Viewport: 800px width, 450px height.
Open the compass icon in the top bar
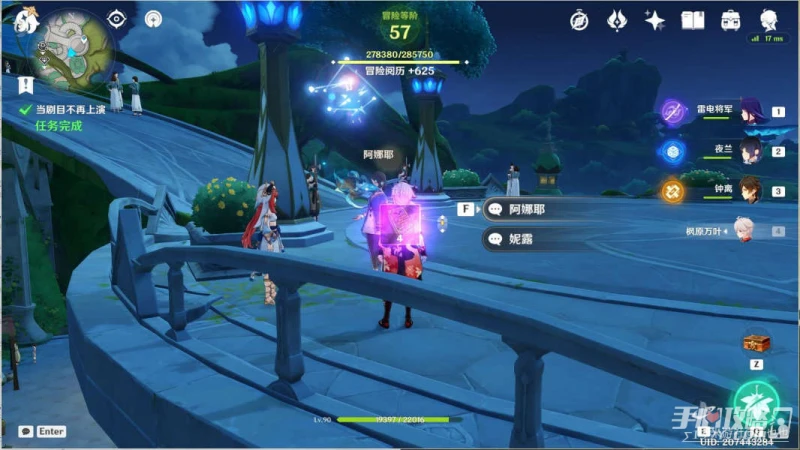(580, 20)
